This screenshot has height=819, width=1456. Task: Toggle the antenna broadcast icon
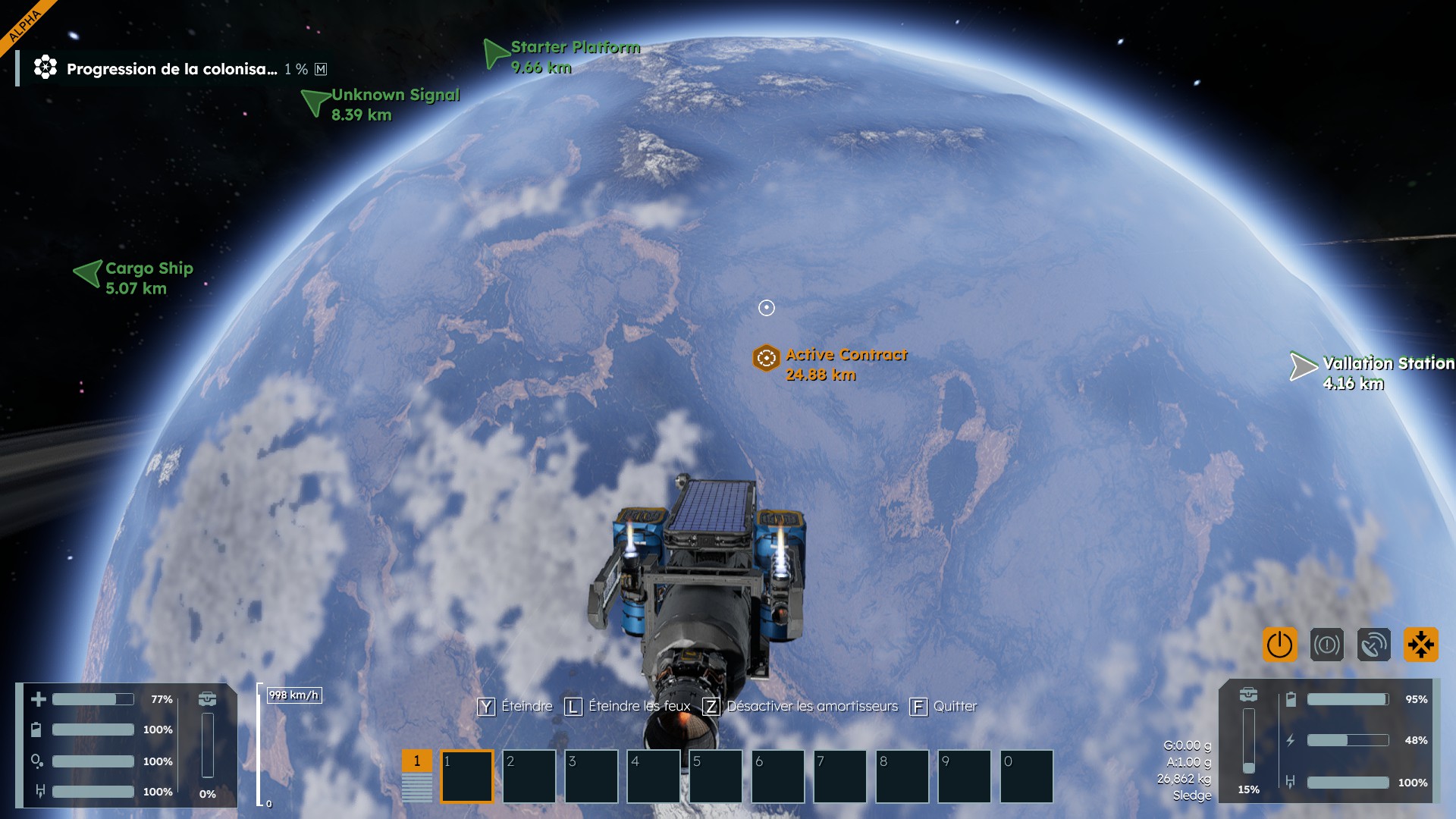click(1373, 645)
